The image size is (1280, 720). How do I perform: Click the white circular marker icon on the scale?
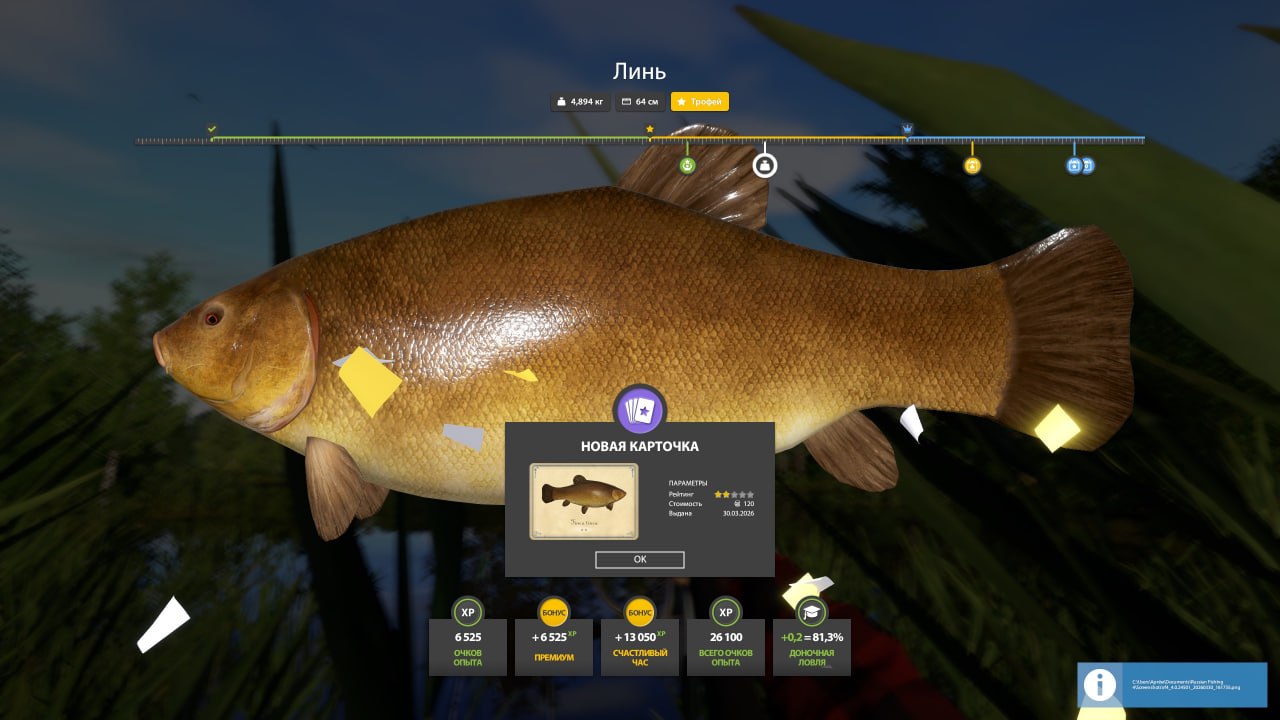point(763,165)
